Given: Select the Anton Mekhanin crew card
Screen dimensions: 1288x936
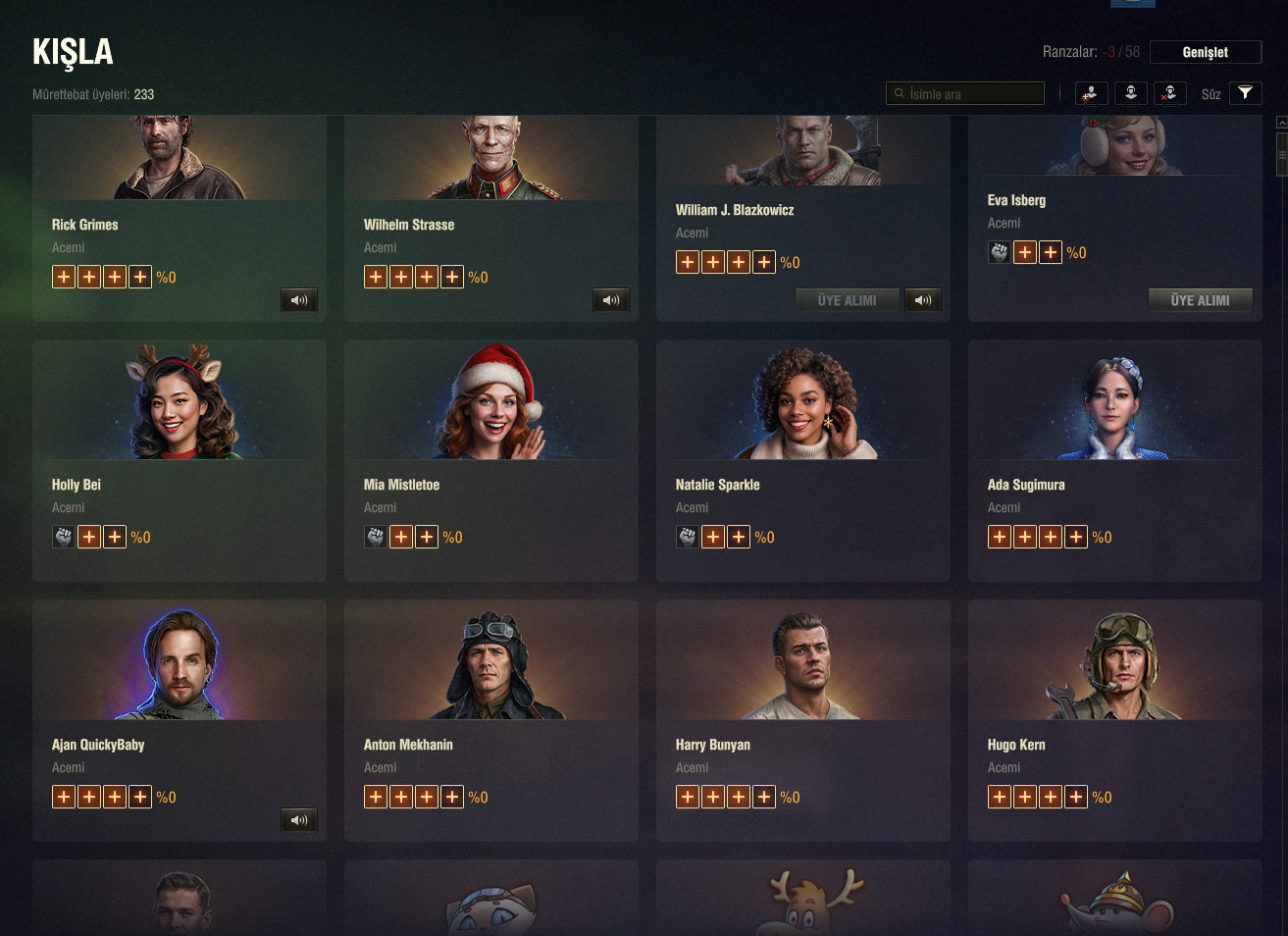Looking at the screenshot, I should [x=491, y=720].
